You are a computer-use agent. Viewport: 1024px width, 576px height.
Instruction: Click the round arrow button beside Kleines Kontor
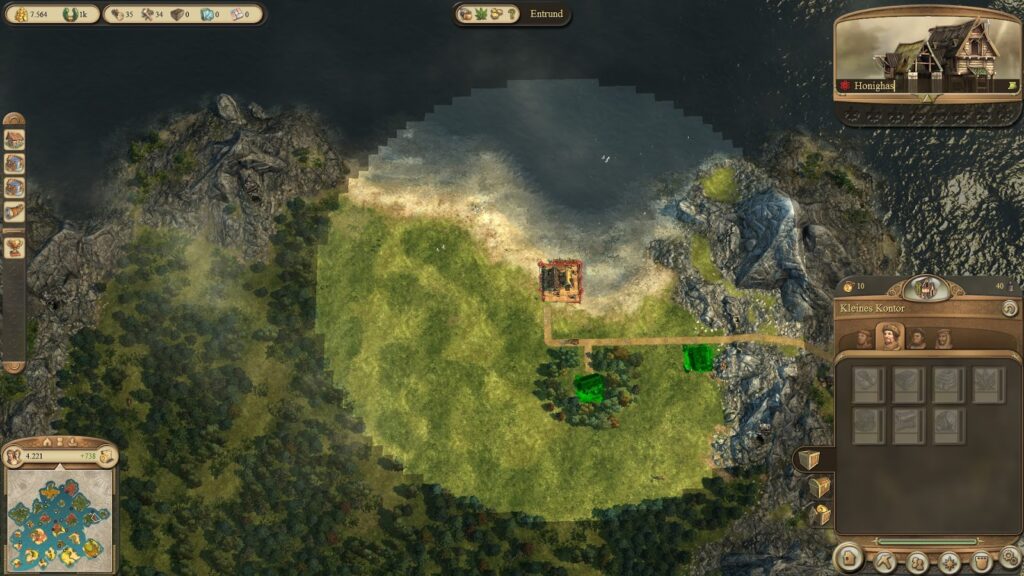click(x=1010, y=309)
